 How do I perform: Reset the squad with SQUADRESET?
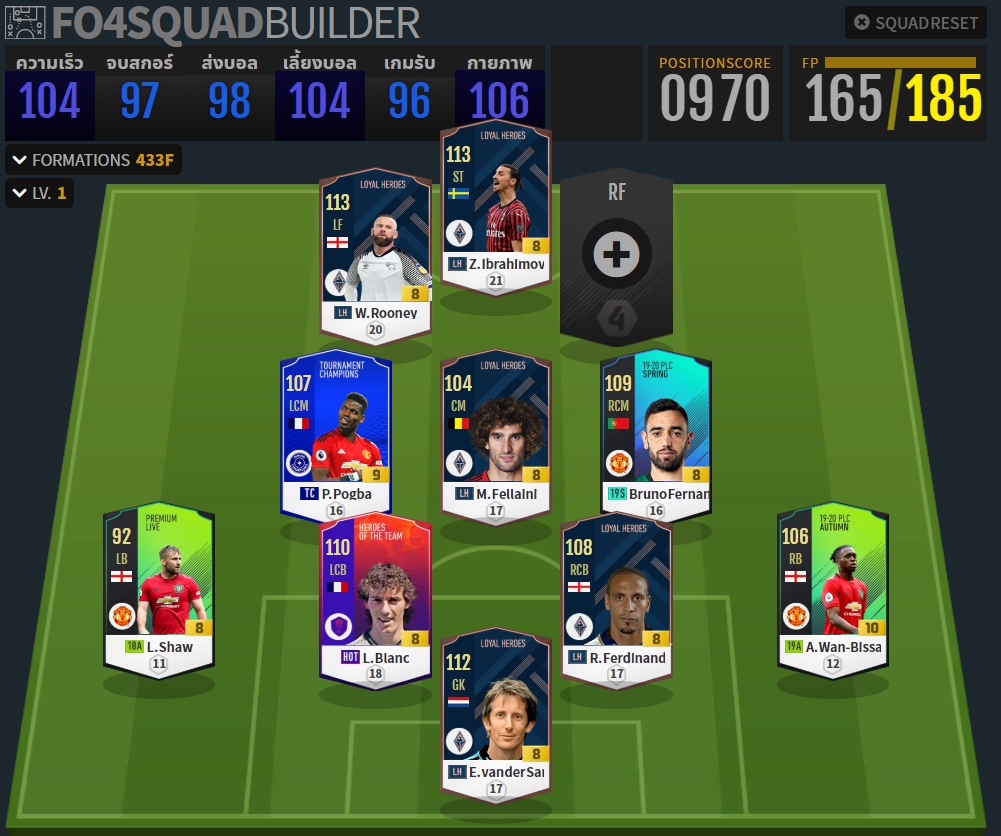pyautogui.click(x=916, y=23)
